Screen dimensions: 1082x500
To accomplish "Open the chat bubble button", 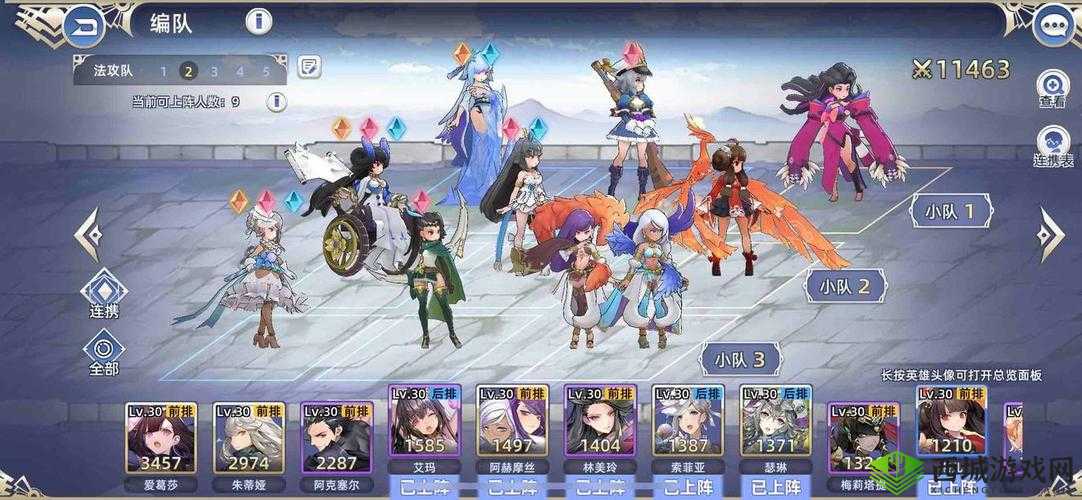I will 1052,26.
